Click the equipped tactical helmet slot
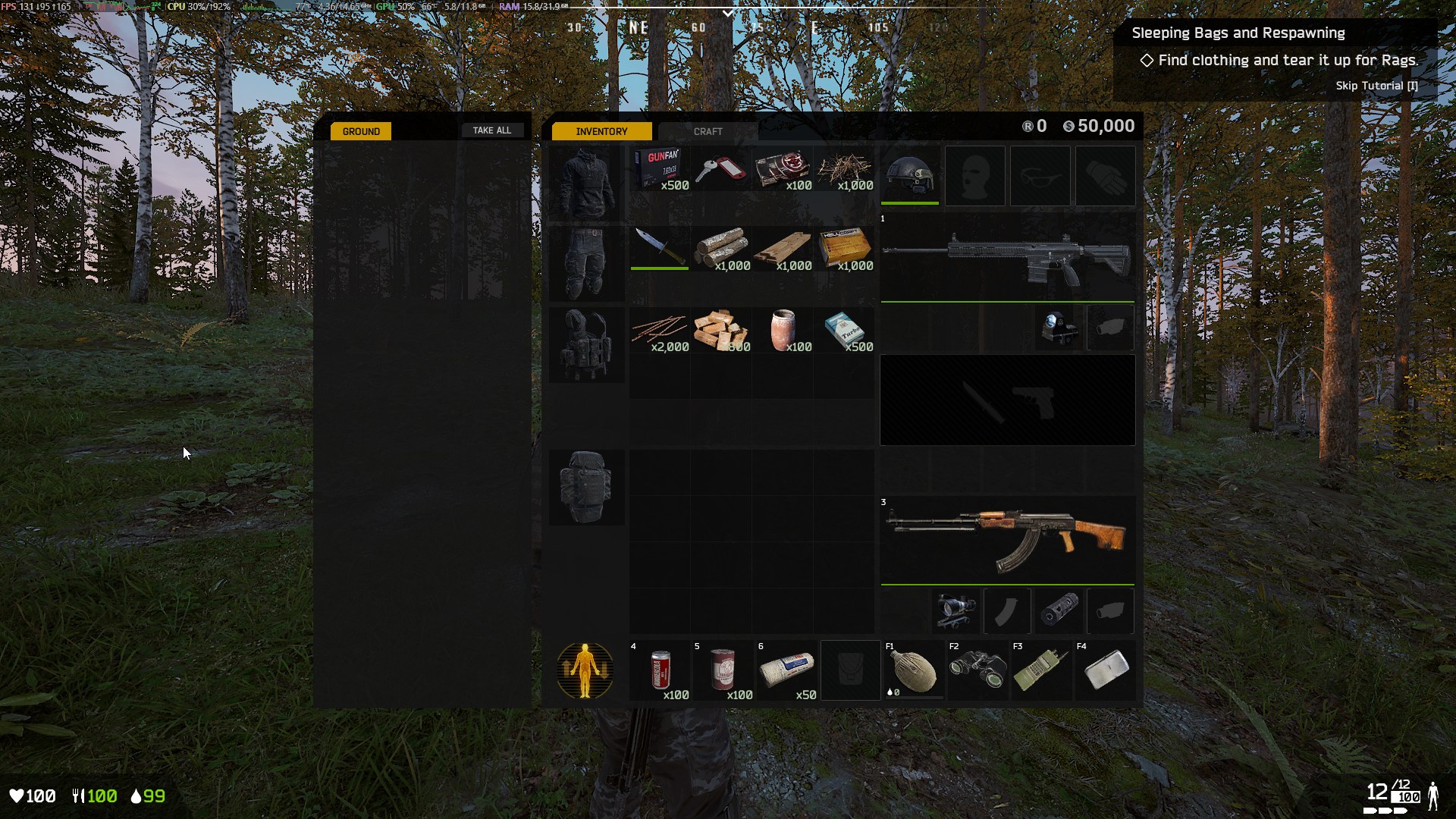This screenshot has height=819, width=1456. (x=909, y=175)
